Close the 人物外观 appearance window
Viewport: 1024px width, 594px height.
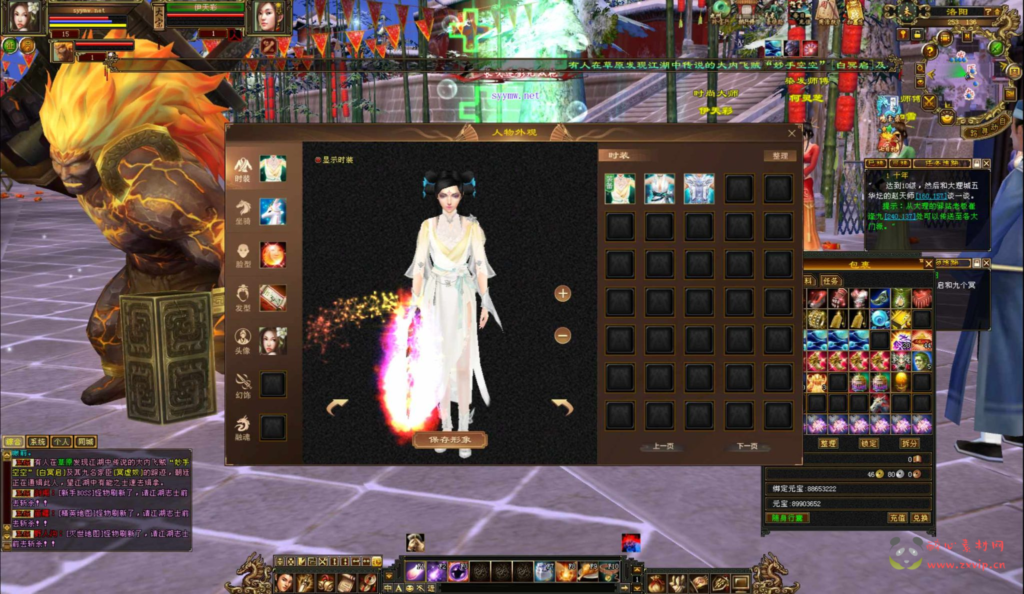(x=793, y=132)
